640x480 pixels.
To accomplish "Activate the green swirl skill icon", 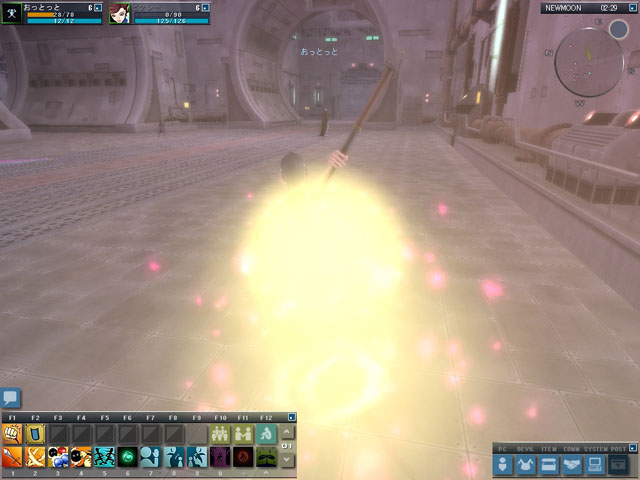I will click(x=128, y=457).
